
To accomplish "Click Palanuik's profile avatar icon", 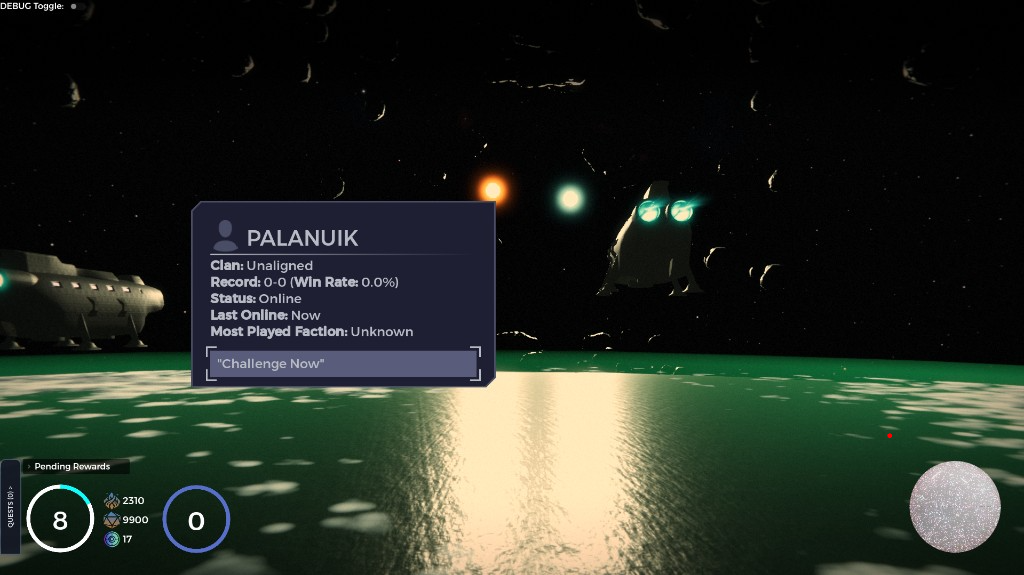I will tap(226, 236).
